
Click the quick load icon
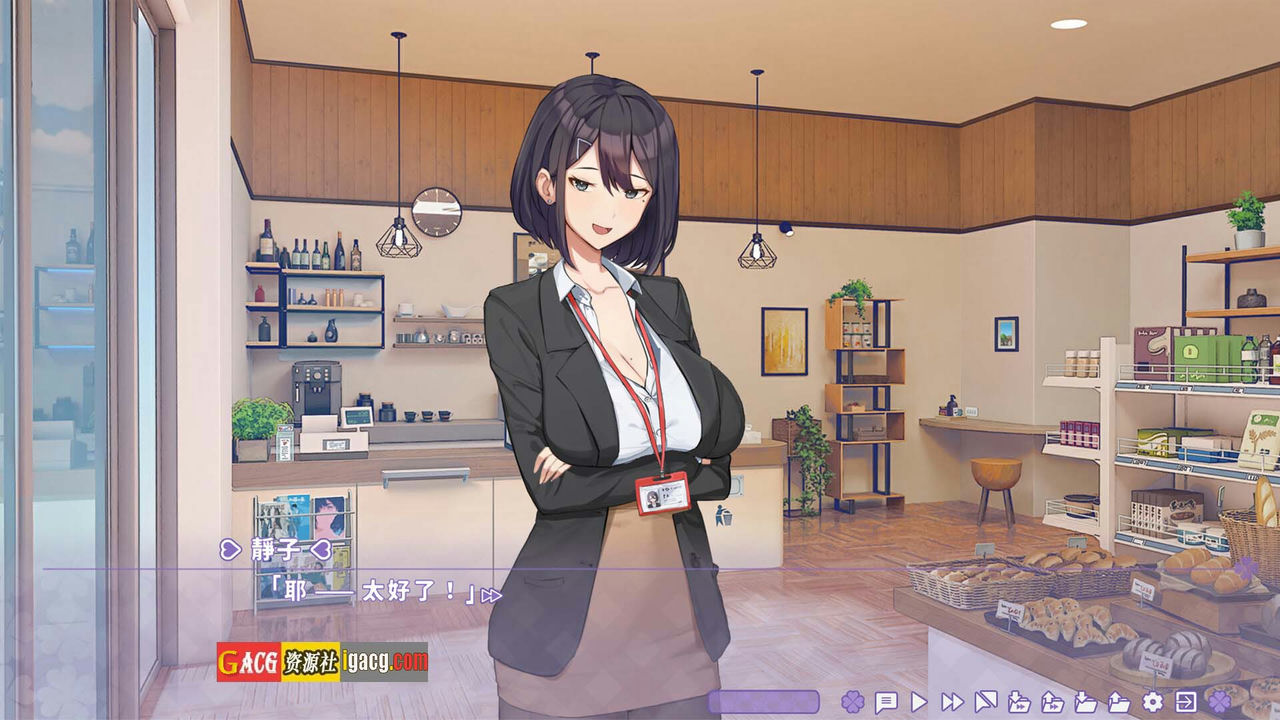[1053, 703]
